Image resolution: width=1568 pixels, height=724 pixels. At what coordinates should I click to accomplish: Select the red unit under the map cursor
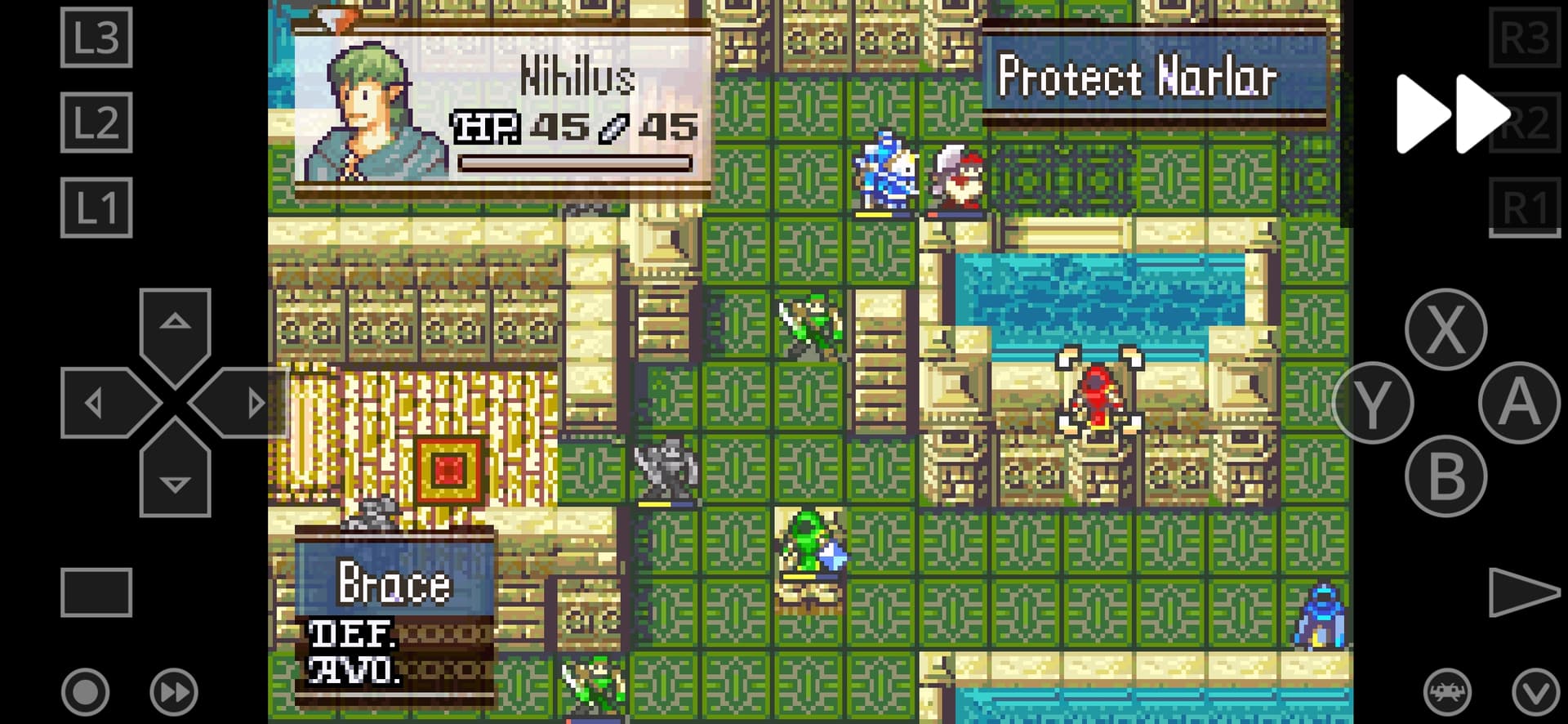(x=1098, y=392)
